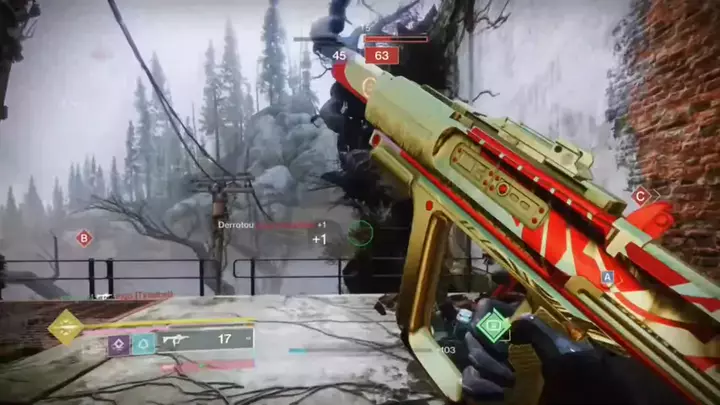Click the capture zone B marker
Viewport: 720px width, 405px height.
[84, 238]
